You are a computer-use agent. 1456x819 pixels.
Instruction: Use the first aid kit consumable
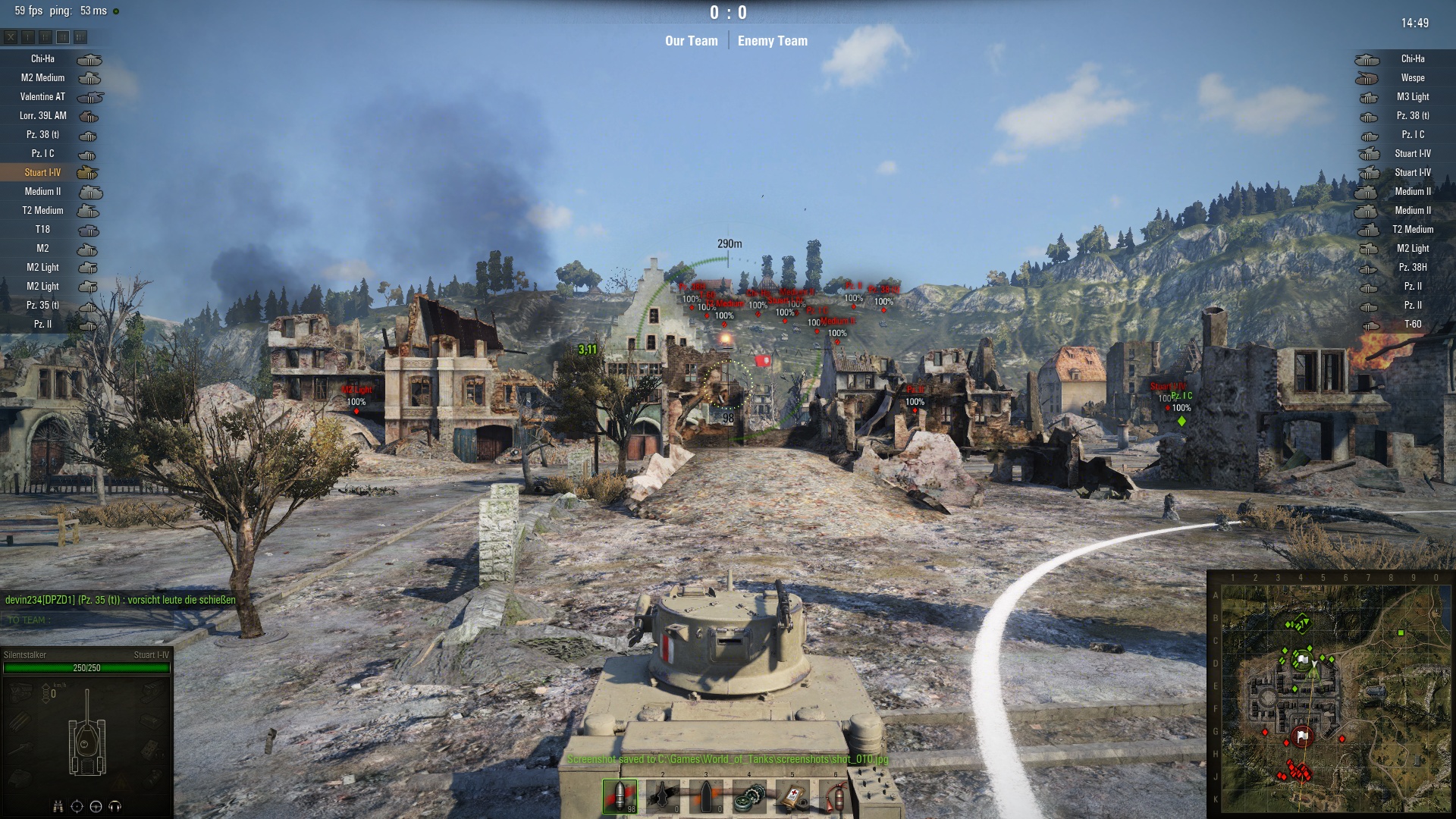coord(792,795)
